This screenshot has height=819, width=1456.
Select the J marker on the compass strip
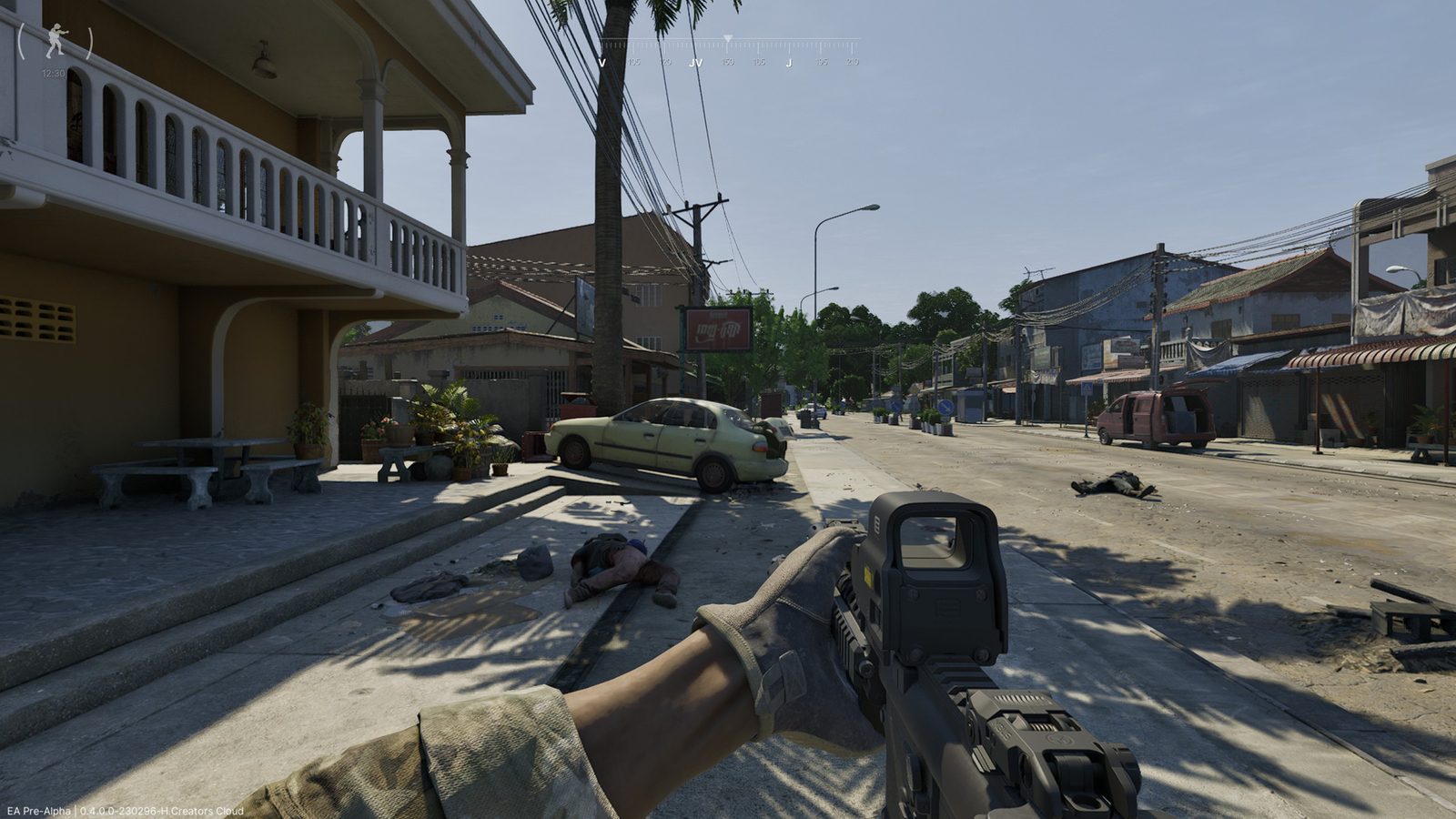[790, 62]
